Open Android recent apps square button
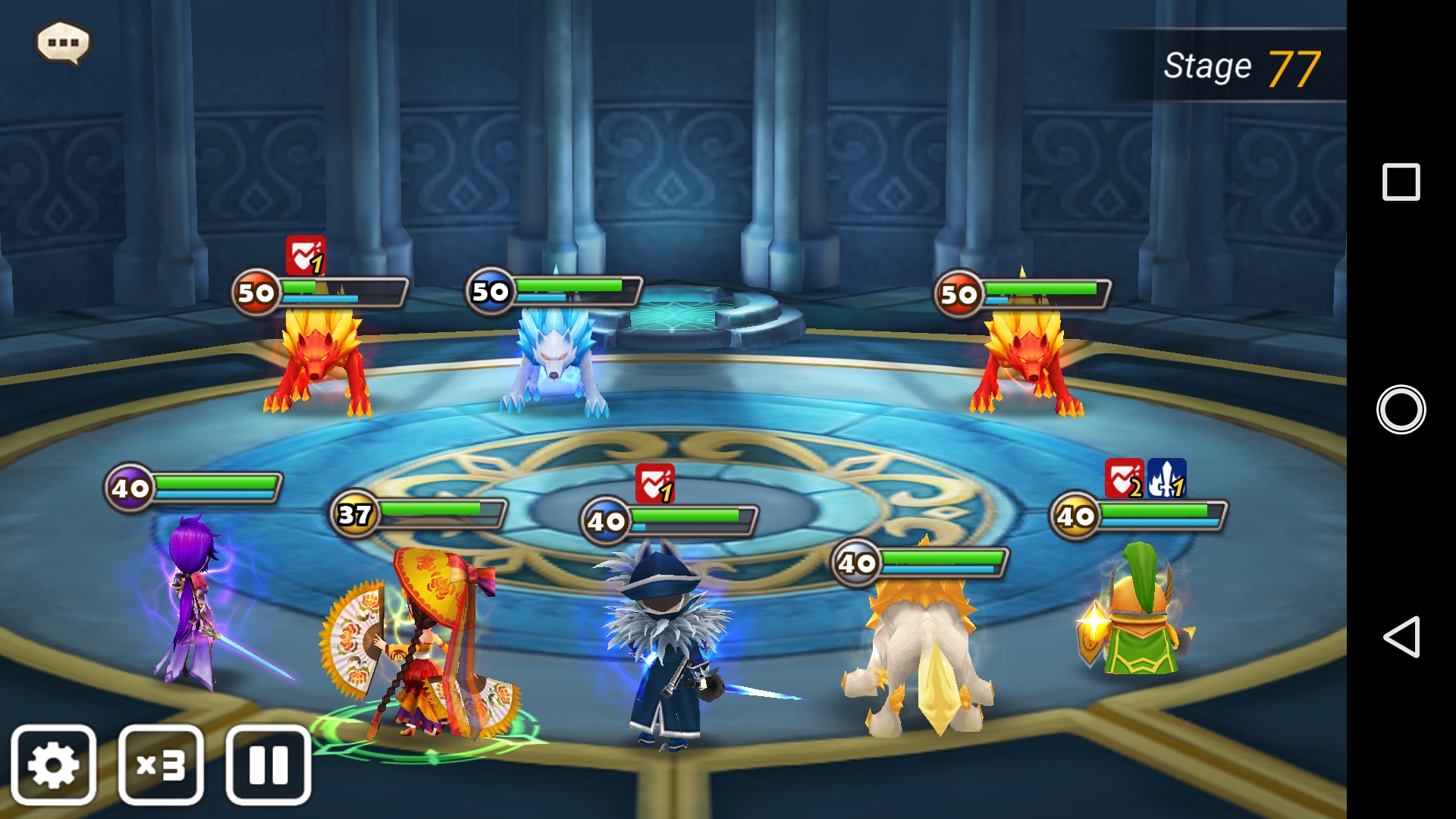 point(1401,182)
